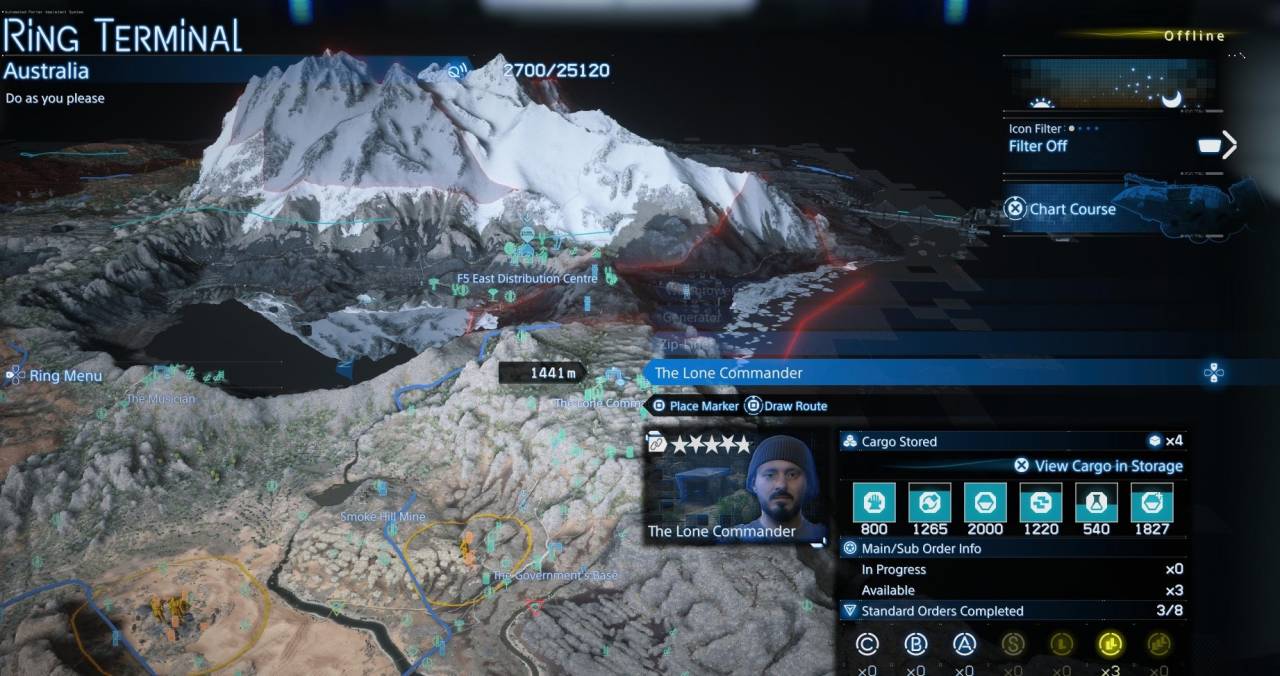
Task: Expand Standard Orders Completed section
Action: 930,611
